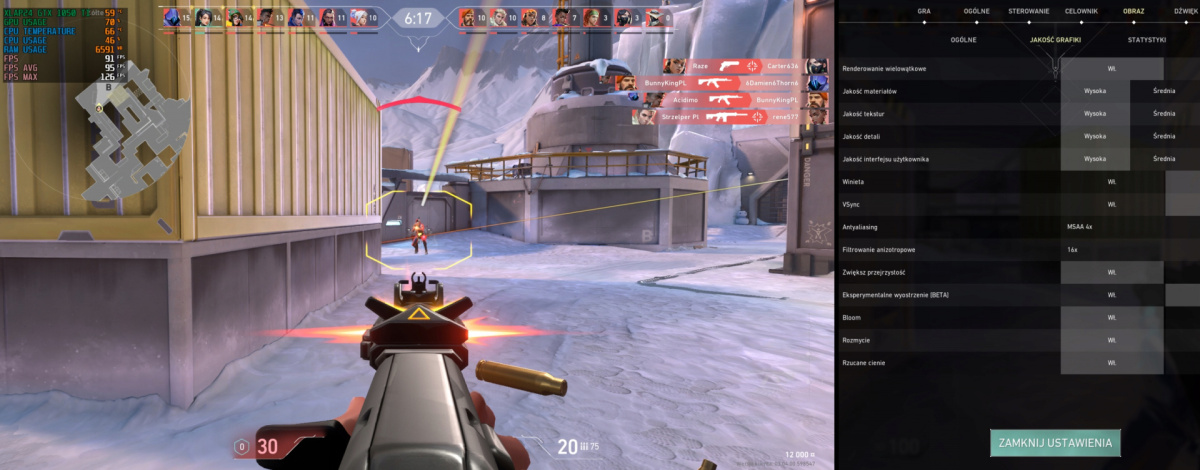
Task: Close settings with Zamknij Ustawienia button
Action: coord(1056,442)
